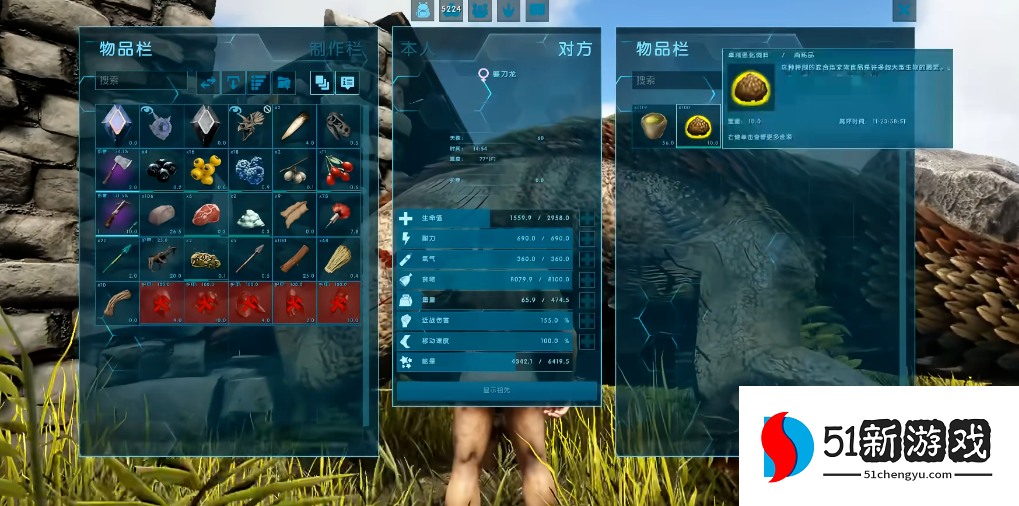This screenshot has height=506, width=1019.
Task: Close the inventory with the X button
Action: [903, 10]
